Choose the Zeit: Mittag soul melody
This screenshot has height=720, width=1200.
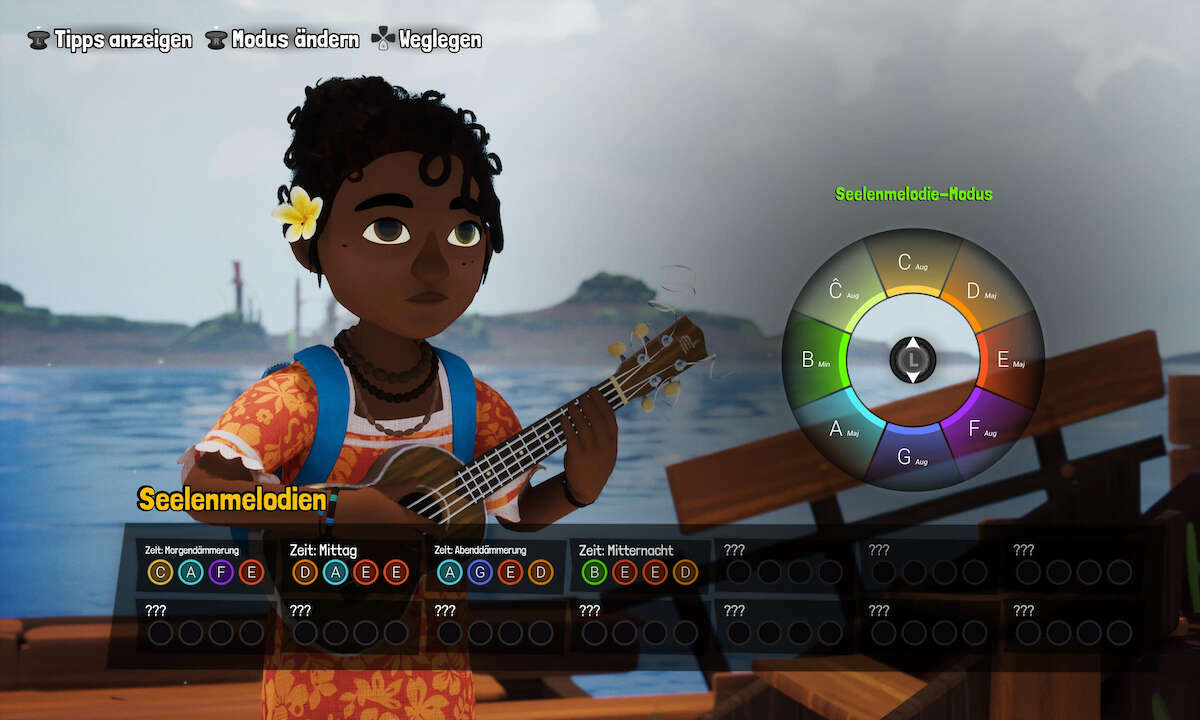[350, 564]
